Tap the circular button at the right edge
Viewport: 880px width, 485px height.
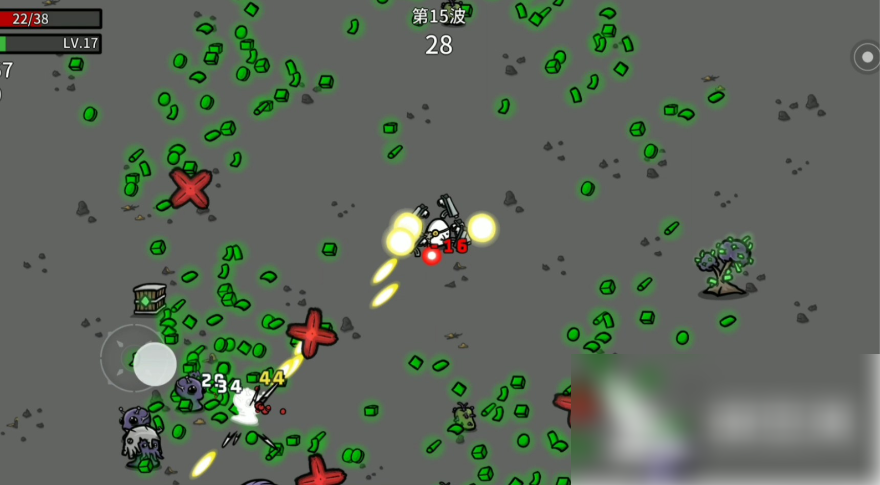coord(866,57)
